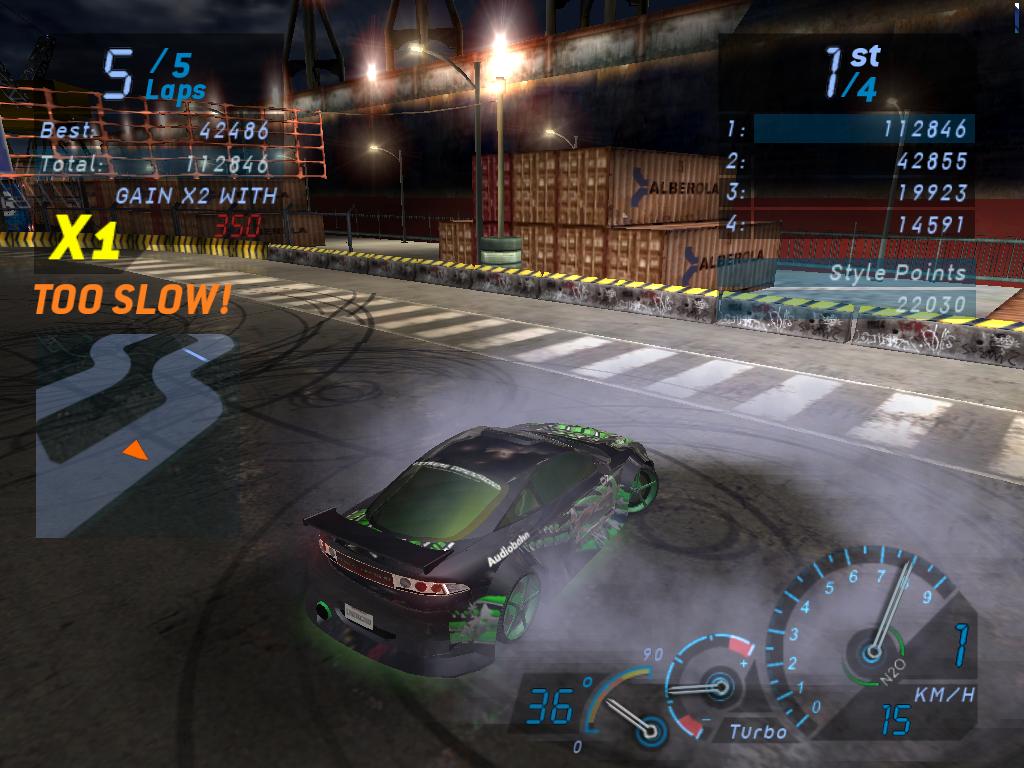
Task: Select the orange player arrow on minimap
Action: coord(135,452)
